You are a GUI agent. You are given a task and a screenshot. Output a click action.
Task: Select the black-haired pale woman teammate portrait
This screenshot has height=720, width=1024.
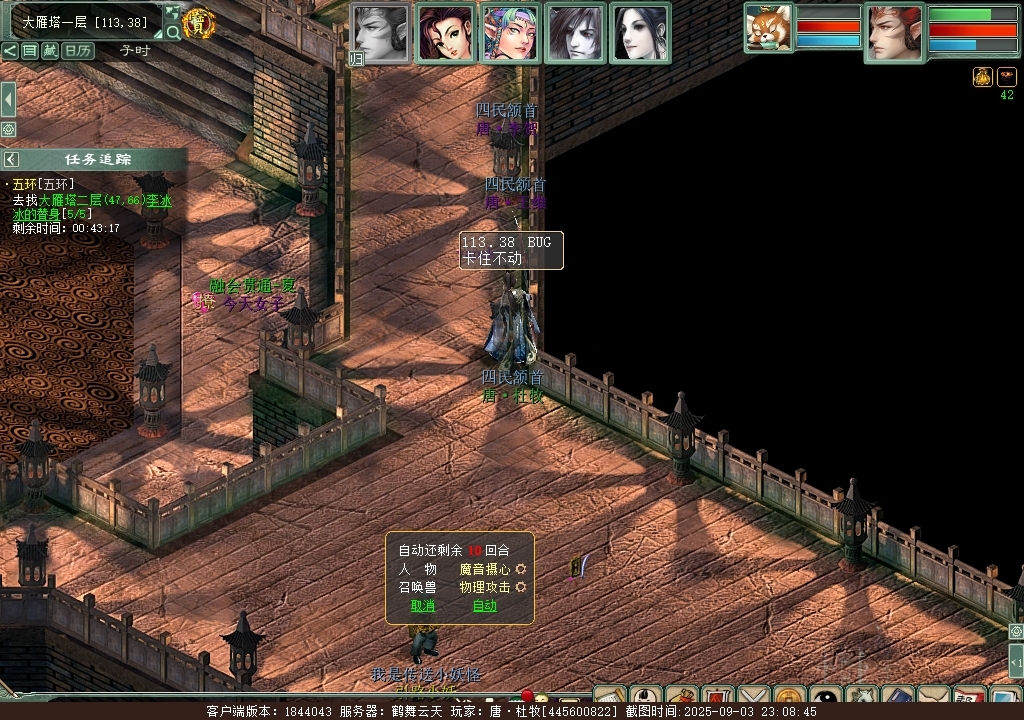coord(640,34)
